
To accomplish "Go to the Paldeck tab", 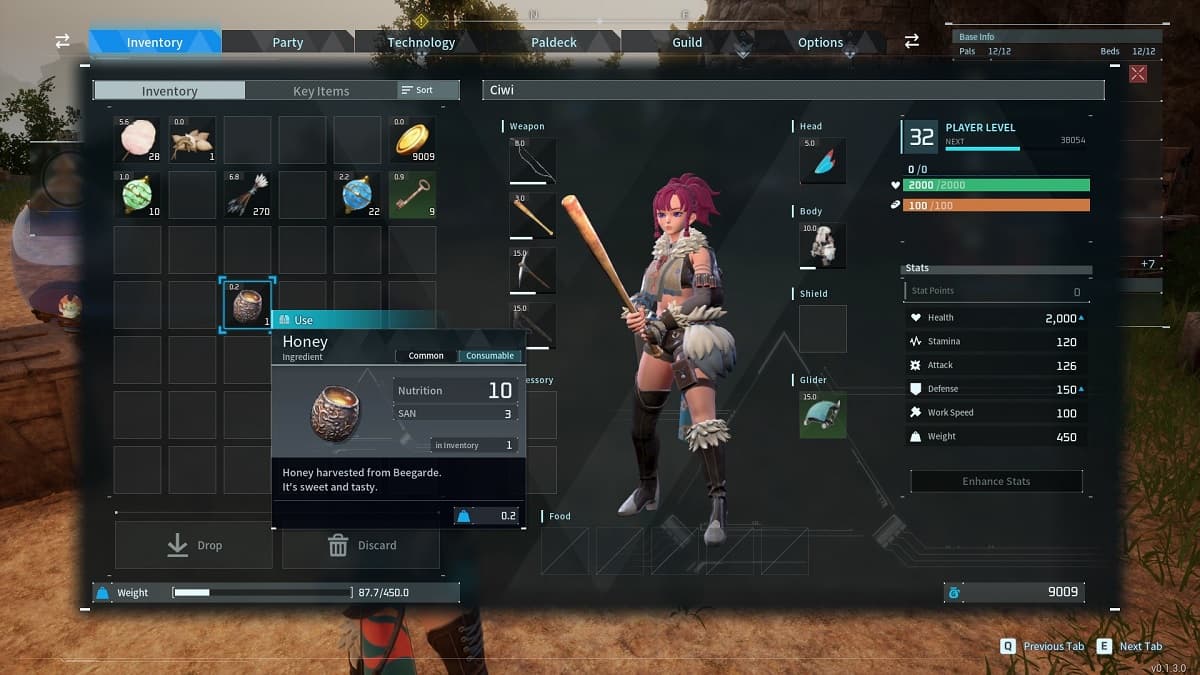I will [x=554, y=42].
